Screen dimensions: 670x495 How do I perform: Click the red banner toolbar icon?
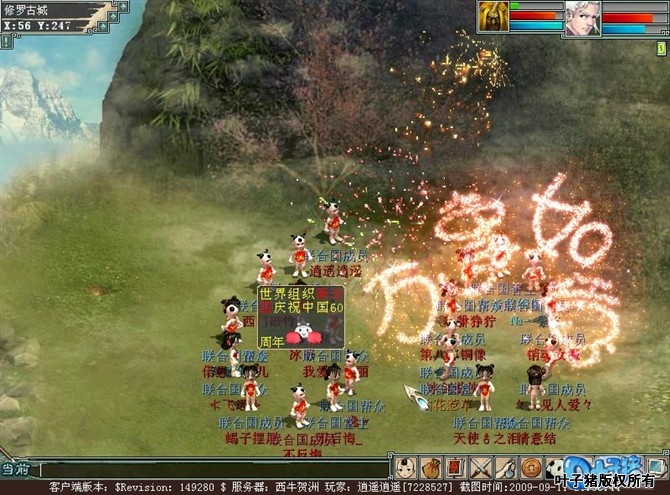(x=455, y=467)
